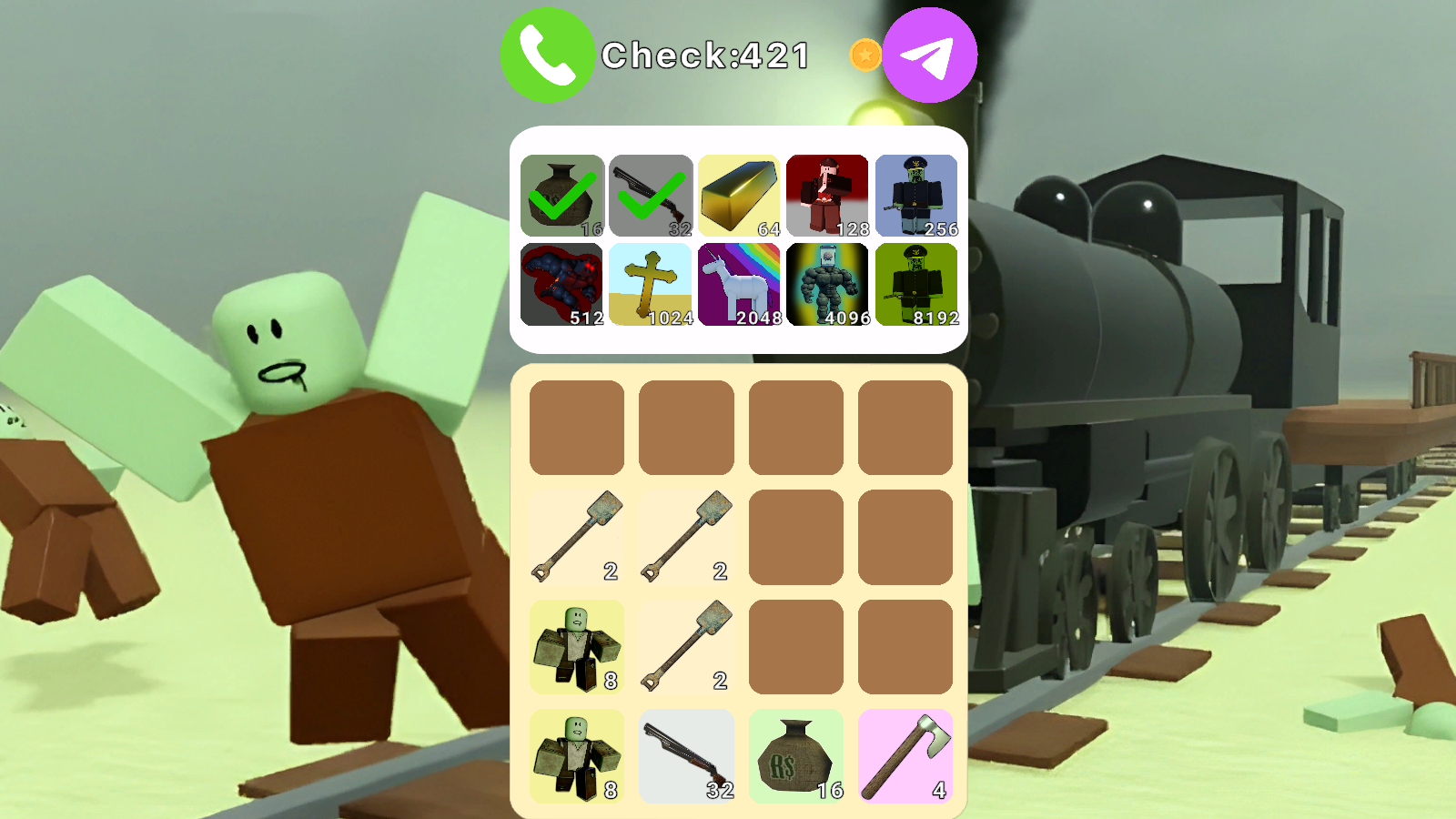1456x819 pixels.
Task: Click the shotgun tile showing 32
Action: (687, 755)
